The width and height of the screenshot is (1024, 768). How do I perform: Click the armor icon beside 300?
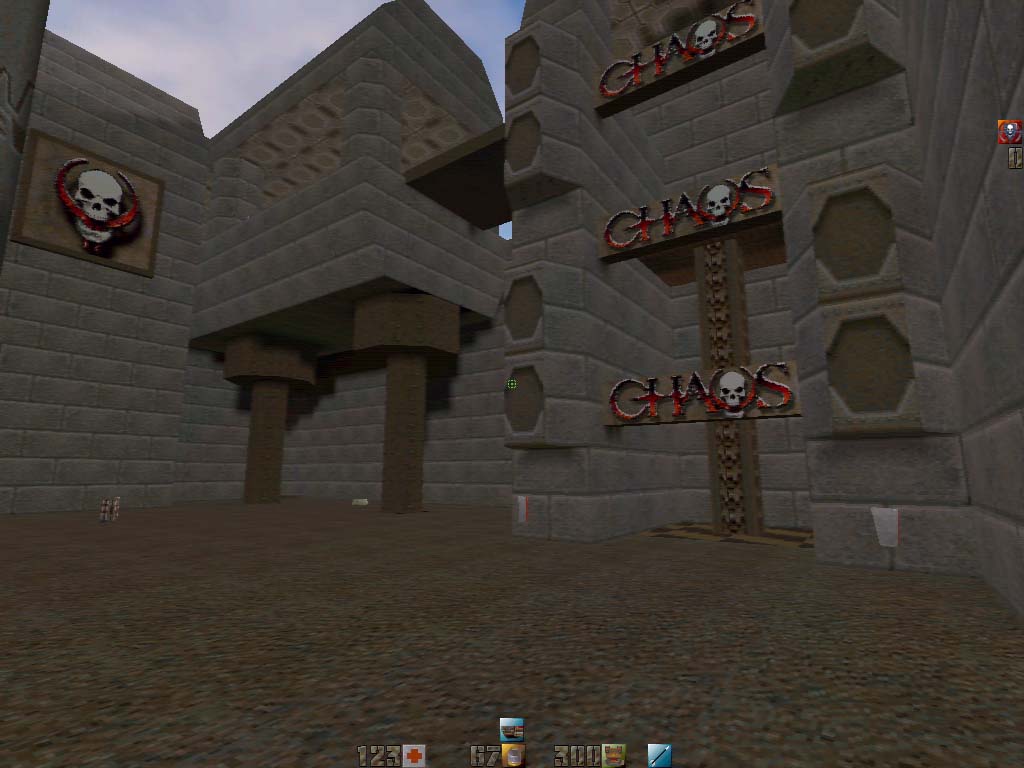tap(615, 755)
